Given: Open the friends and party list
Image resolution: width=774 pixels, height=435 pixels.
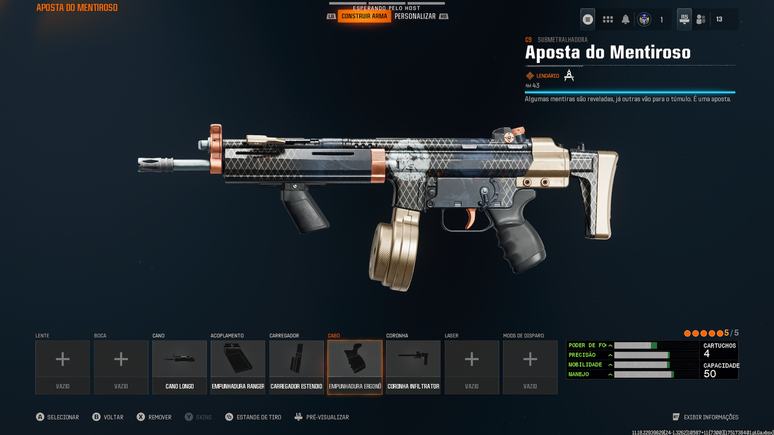Looking at the screenshot, I should click(701, 19).
